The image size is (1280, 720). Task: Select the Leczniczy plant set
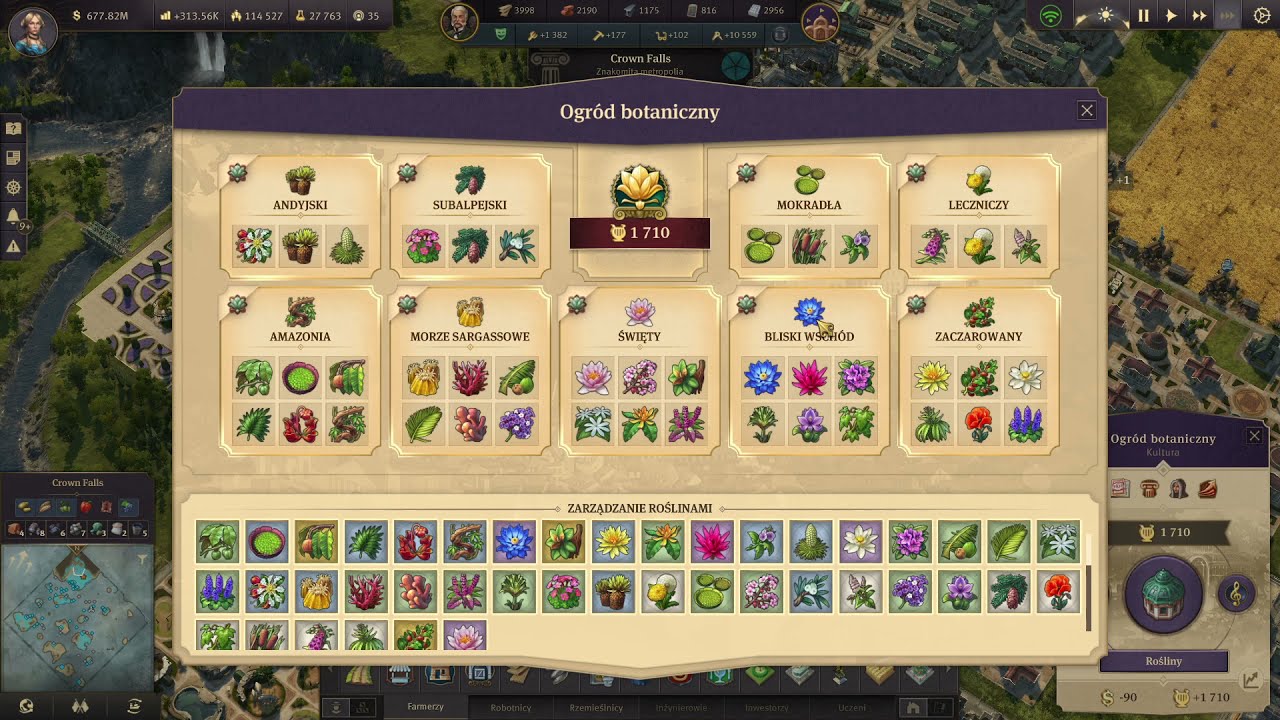point(978,205)
